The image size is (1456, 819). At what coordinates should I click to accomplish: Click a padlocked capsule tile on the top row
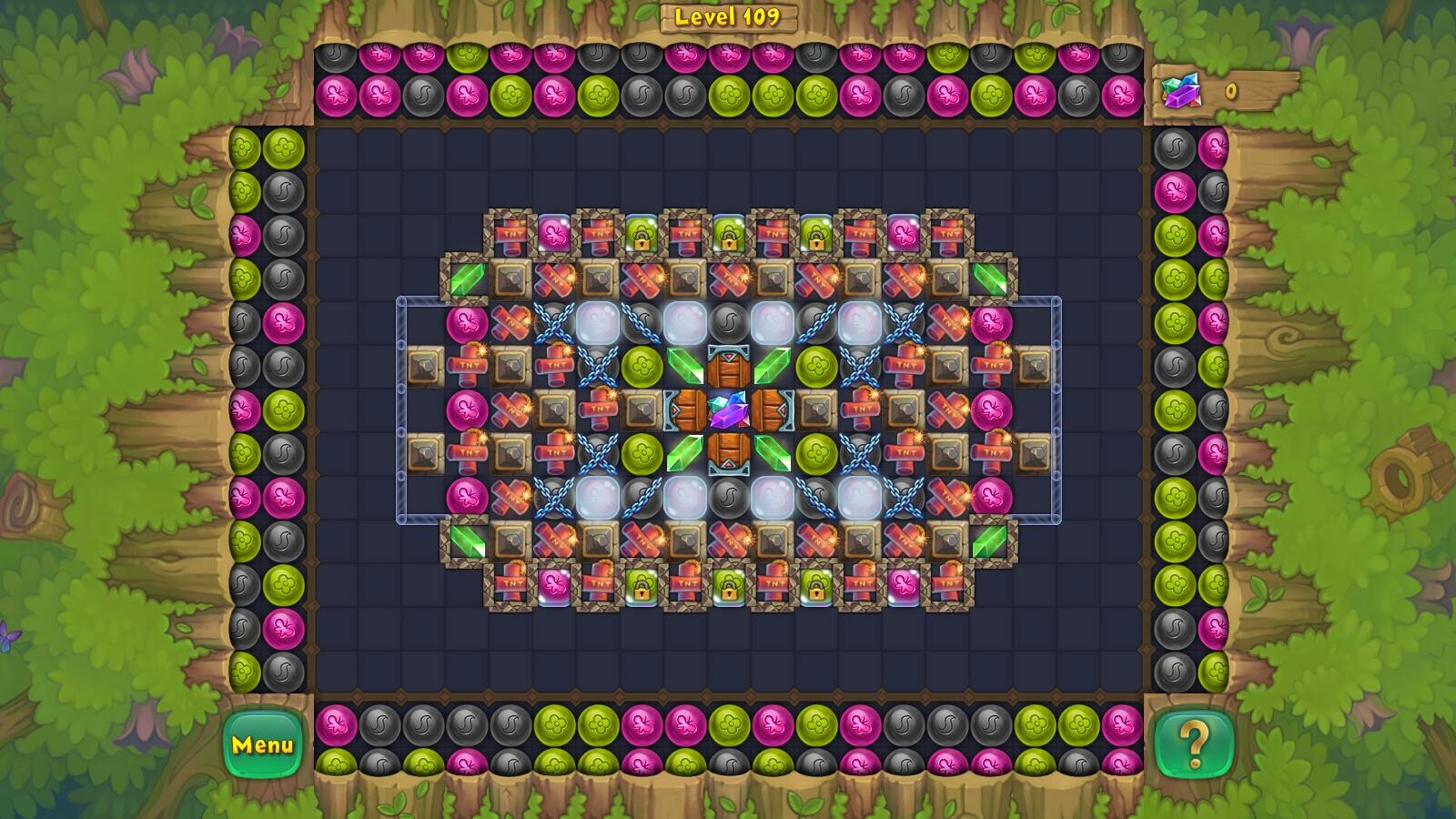643,235
